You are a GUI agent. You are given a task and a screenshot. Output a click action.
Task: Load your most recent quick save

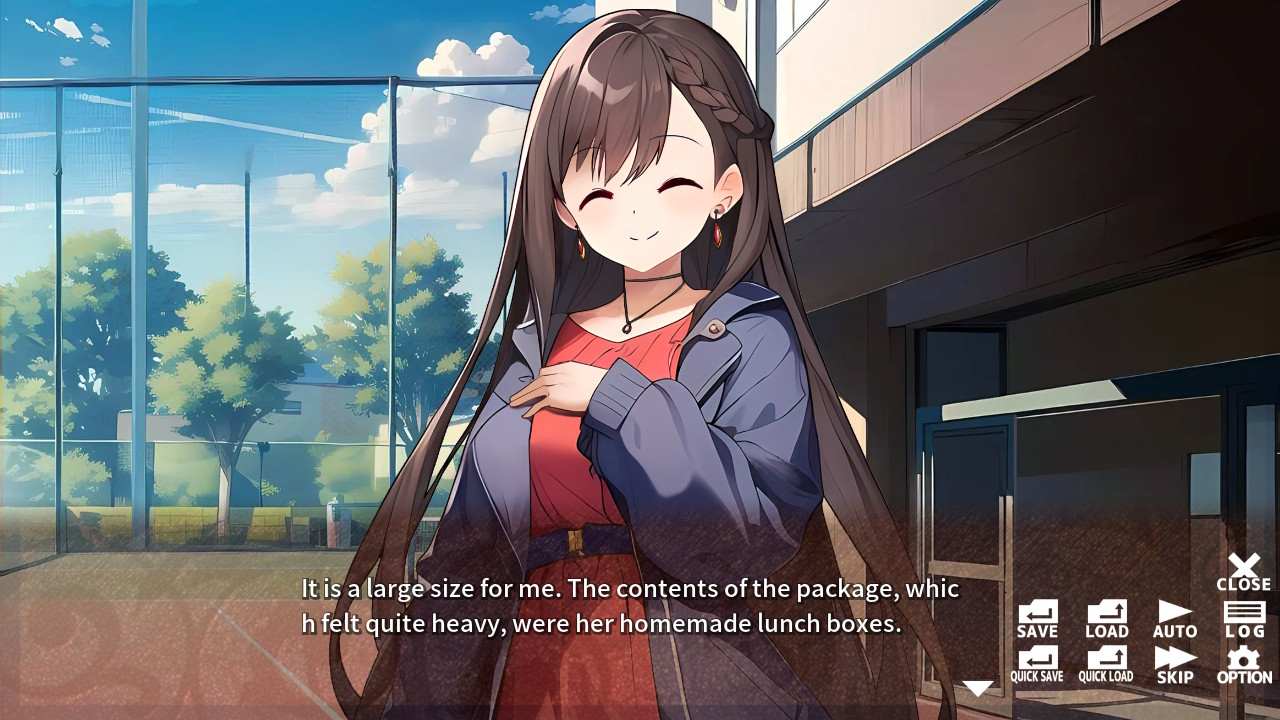click(x=1106, y=663)
